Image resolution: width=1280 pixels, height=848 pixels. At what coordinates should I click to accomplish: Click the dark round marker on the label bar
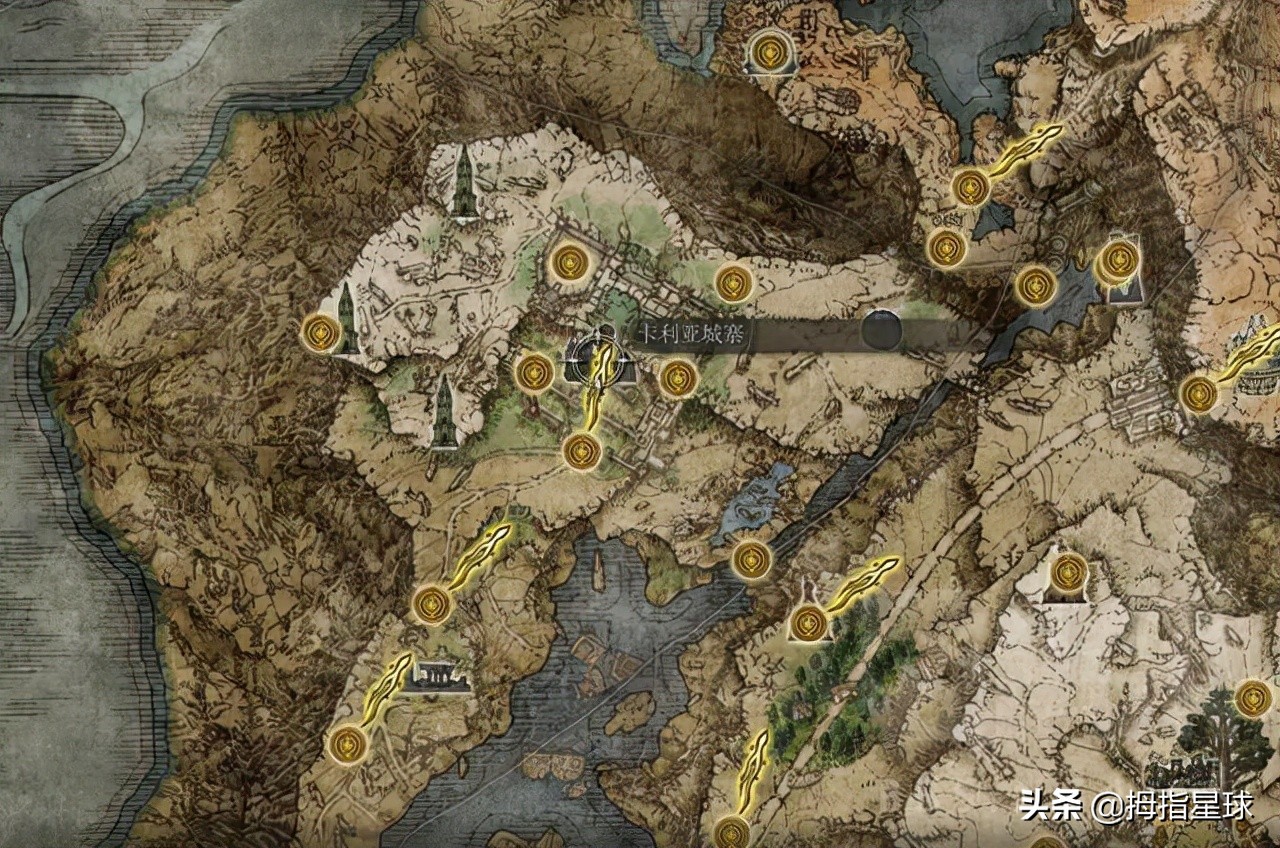click(x=882, y=330)
